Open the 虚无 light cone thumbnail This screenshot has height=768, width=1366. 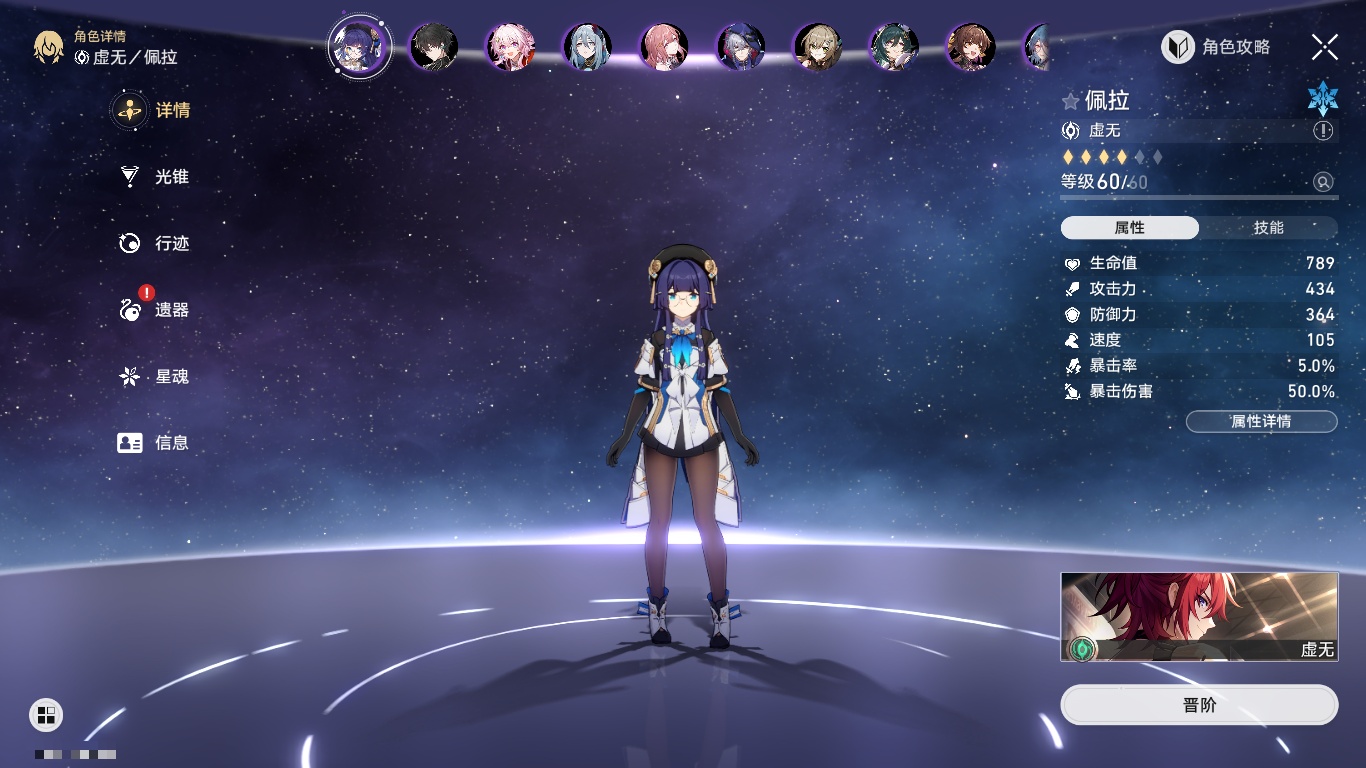point(1199,617)
